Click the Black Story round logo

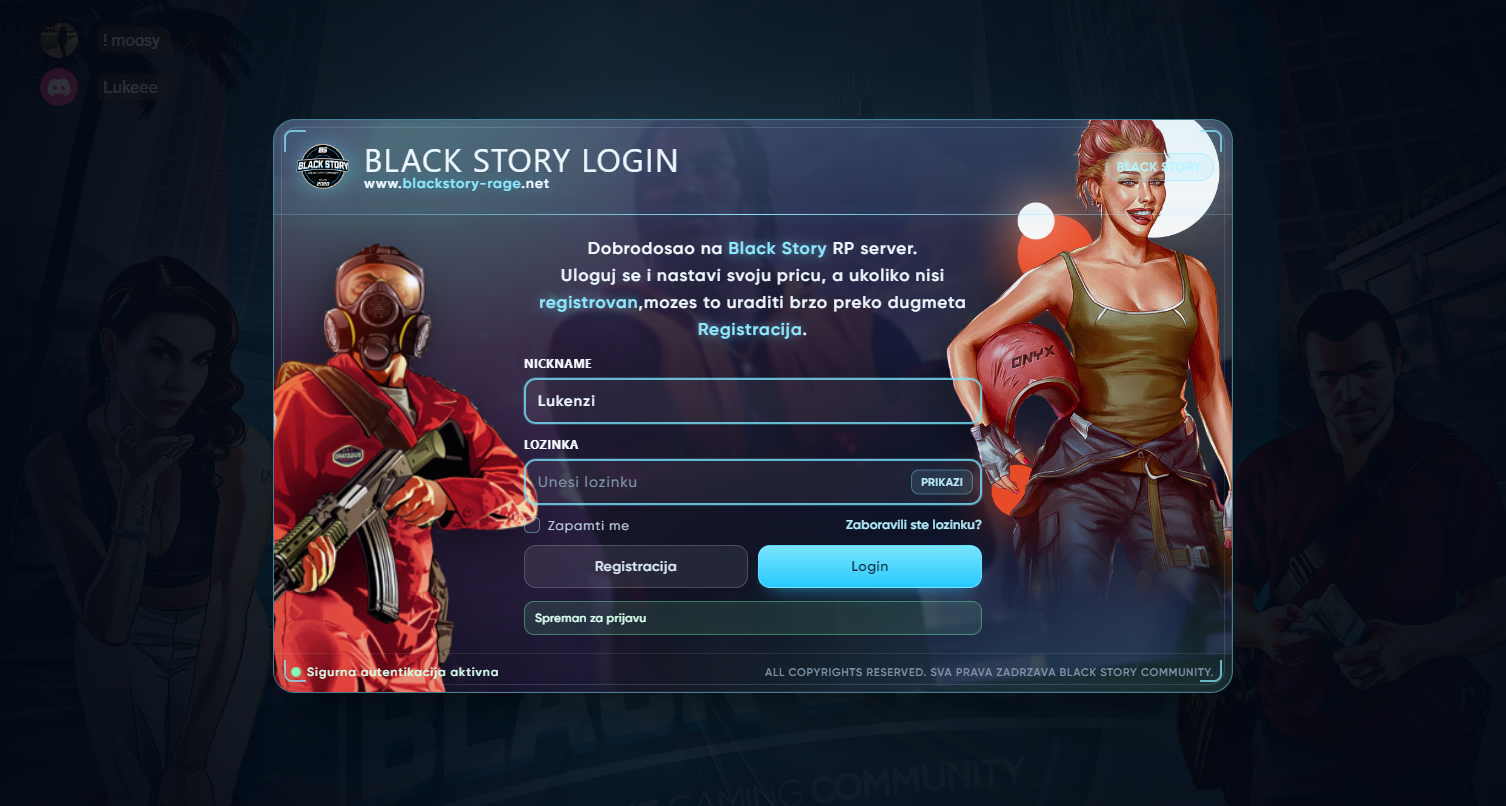coord(324,166)
